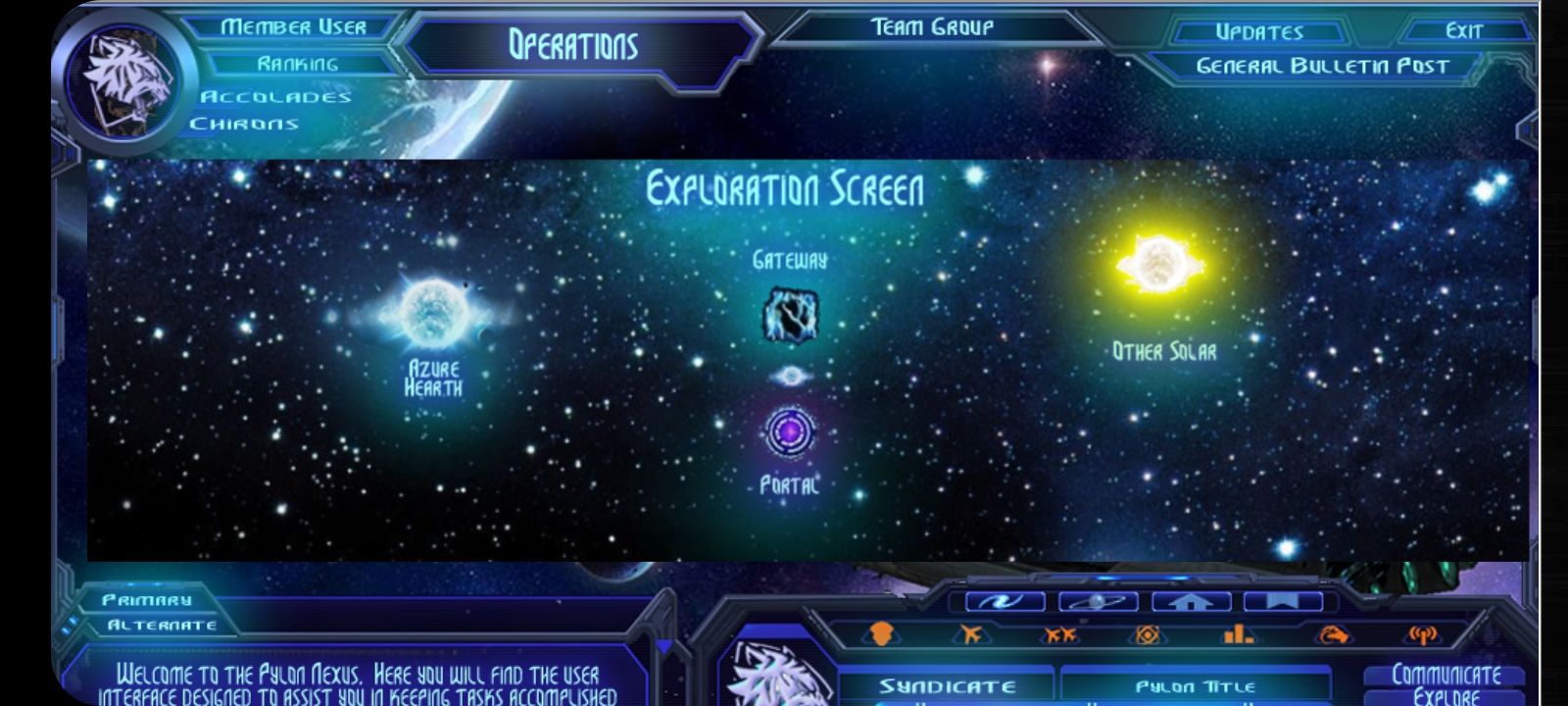The height and width of the screenshot is (706, 1568).
Task: View the Ranking page
Action: click(x=298, y=64)
